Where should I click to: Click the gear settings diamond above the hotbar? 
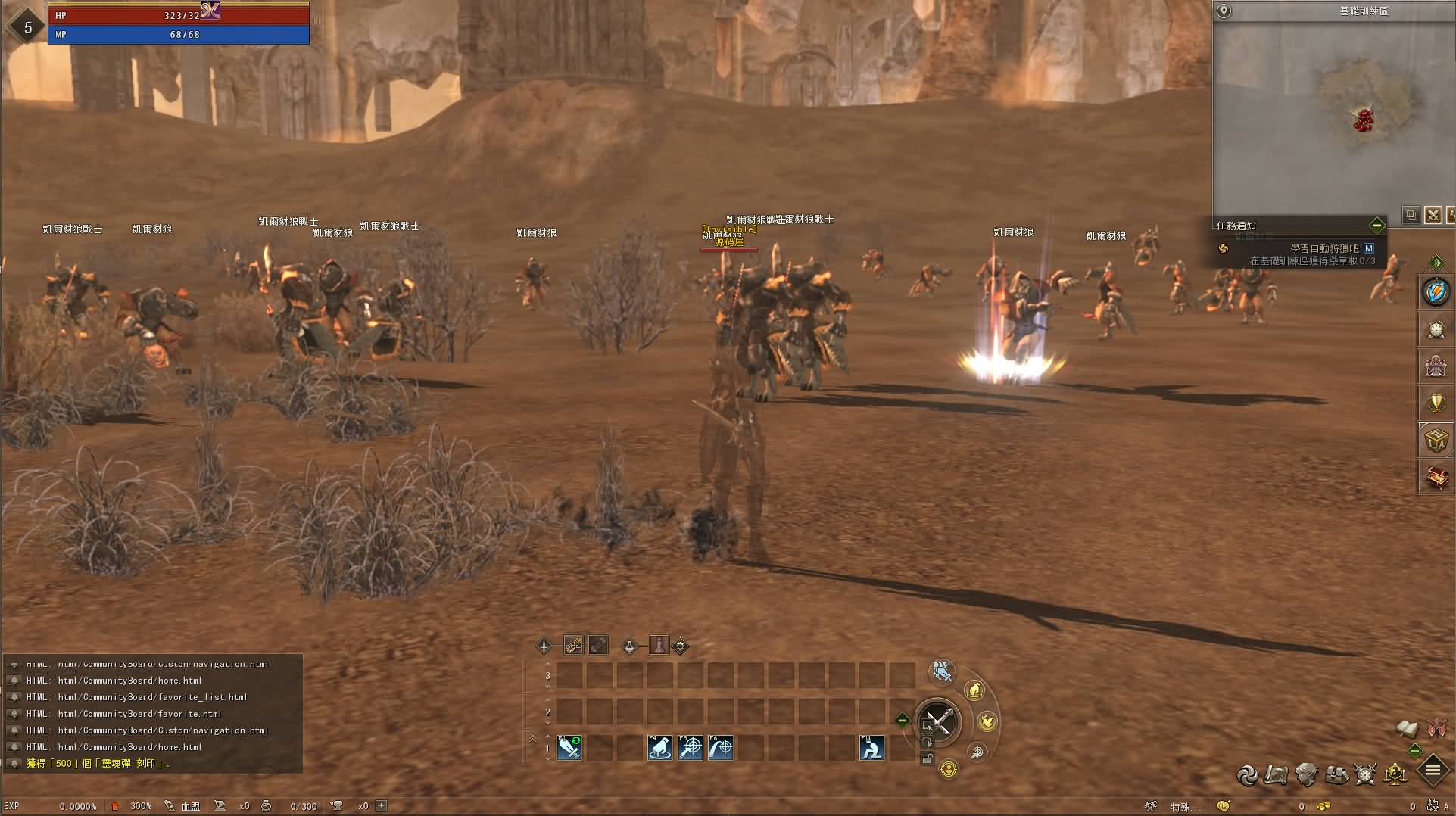coord(680,646)
